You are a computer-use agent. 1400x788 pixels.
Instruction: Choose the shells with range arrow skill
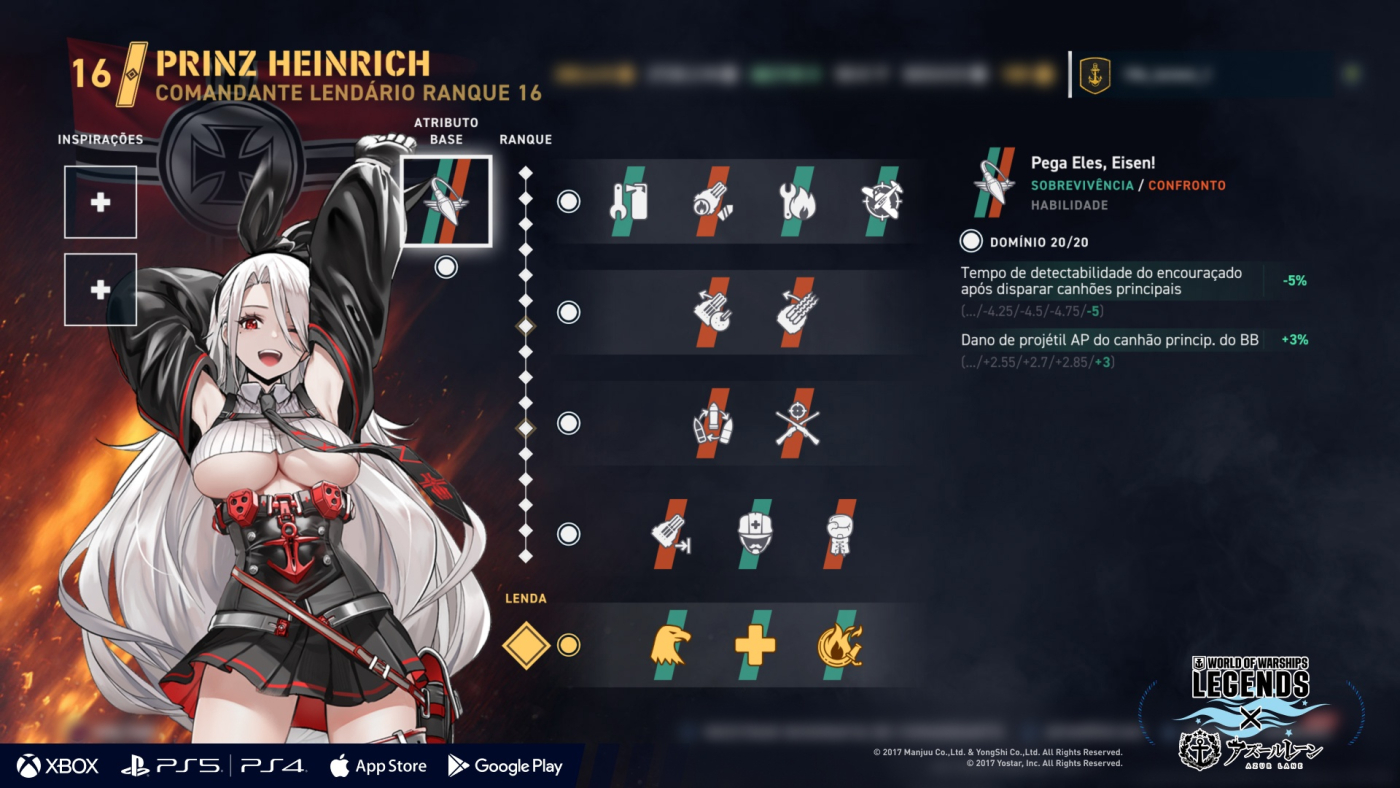671,534
